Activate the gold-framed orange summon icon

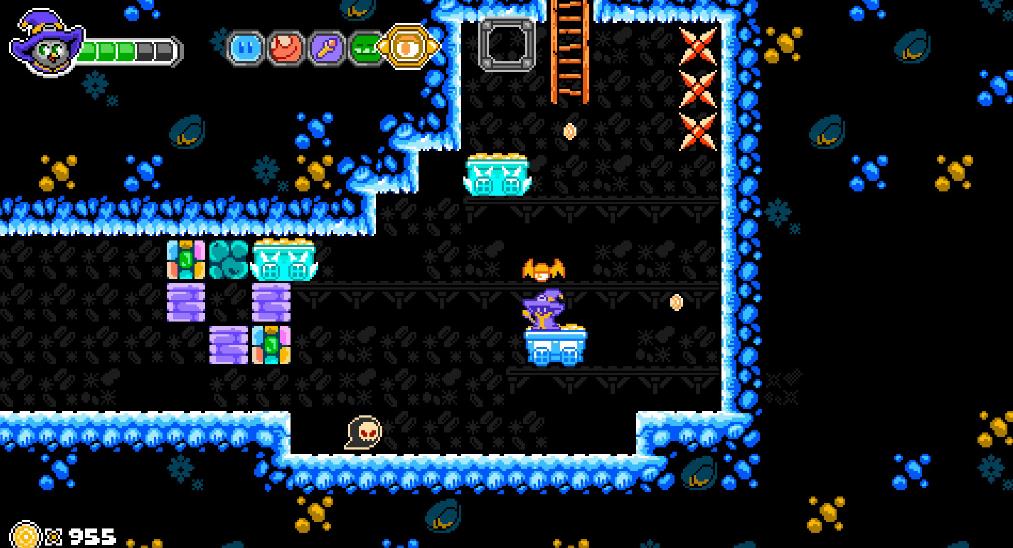click(x=410, y=46)
